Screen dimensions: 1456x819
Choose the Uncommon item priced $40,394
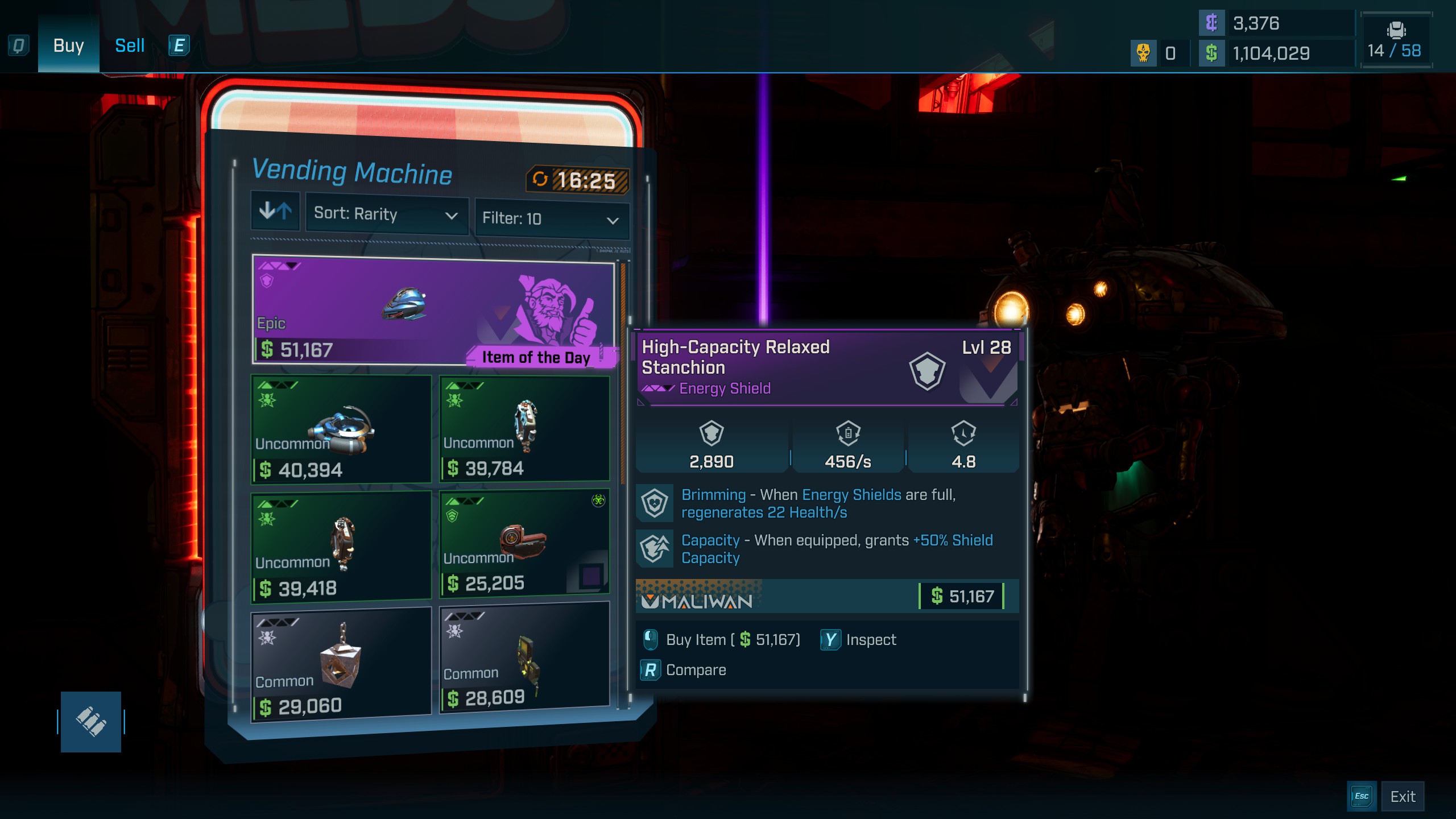[341, 429]
